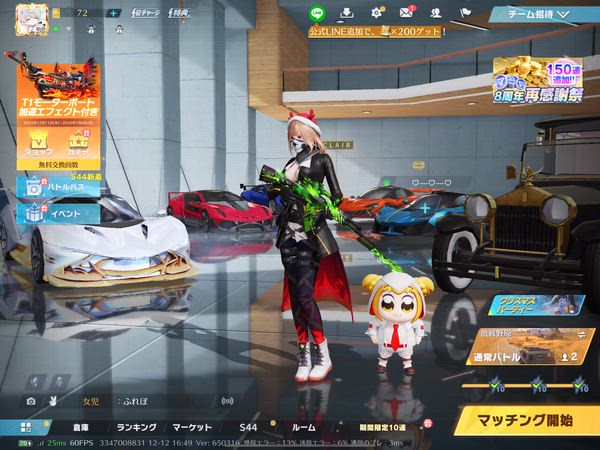Click the green LINE icon
The image size is (600, 450).
click(318, 13)
